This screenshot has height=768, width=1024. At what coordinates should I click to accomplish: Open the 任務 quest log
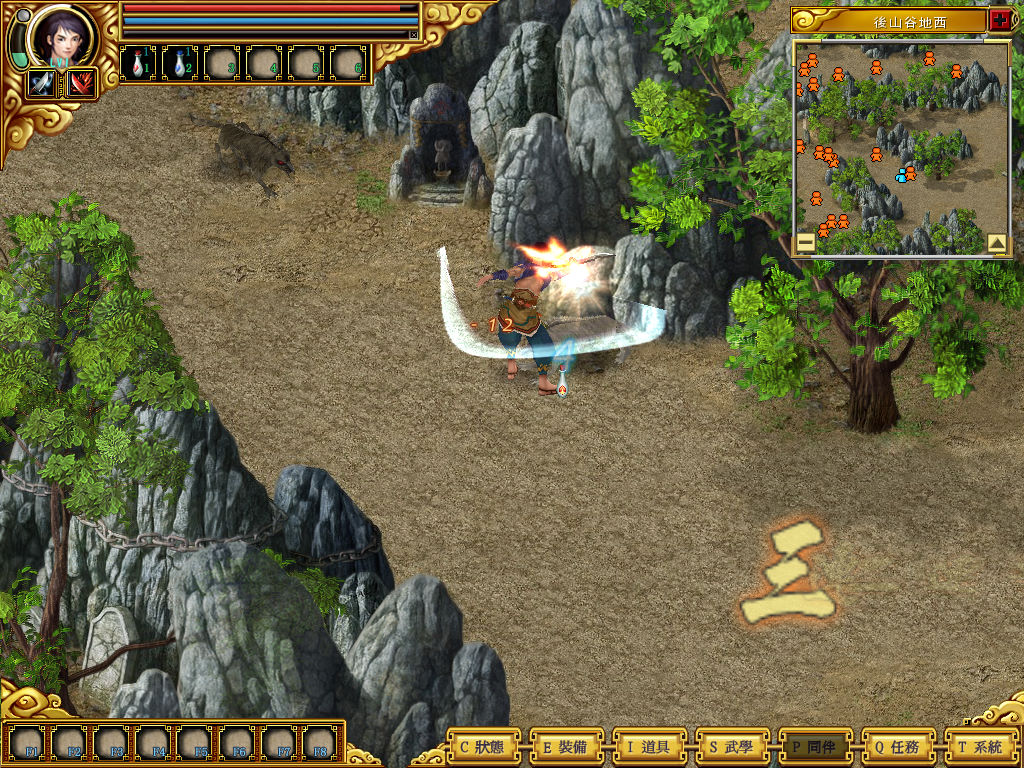(898, 746)
